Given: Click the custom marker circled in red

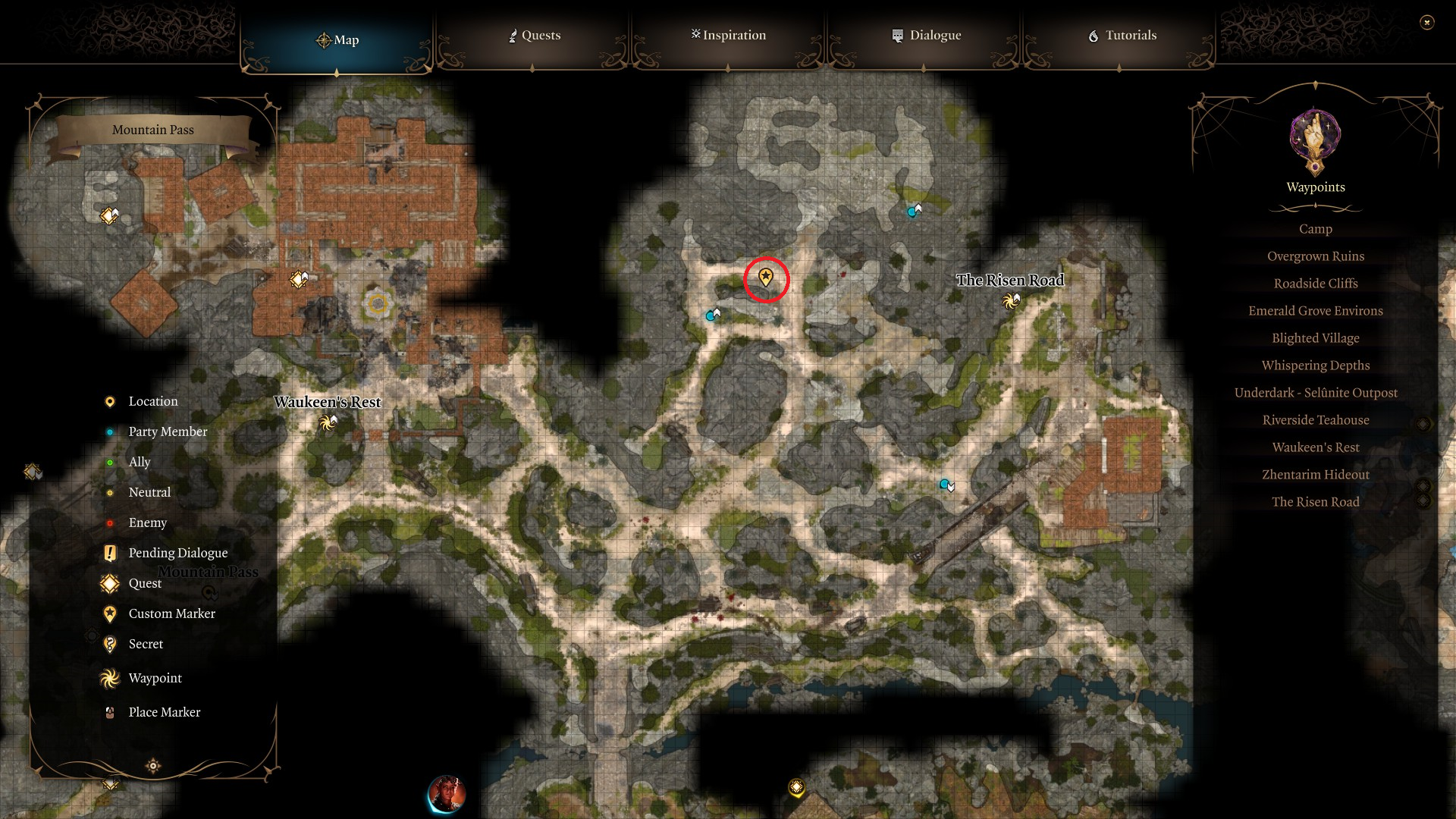Looking at the screenshot, I should pyautogui.click(x=766, y=279).
